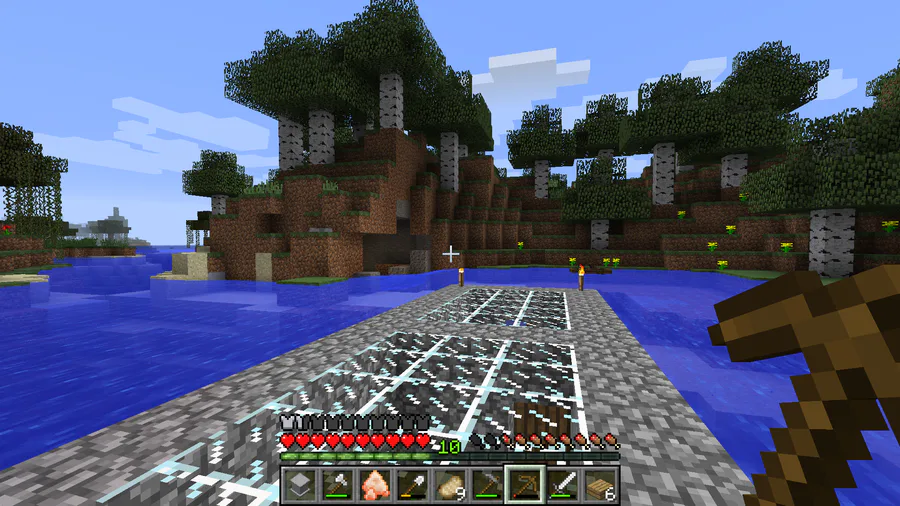The image size is (900, 506).
Task: Select the iron sword hotbar slot
Action: click(562, 486)
